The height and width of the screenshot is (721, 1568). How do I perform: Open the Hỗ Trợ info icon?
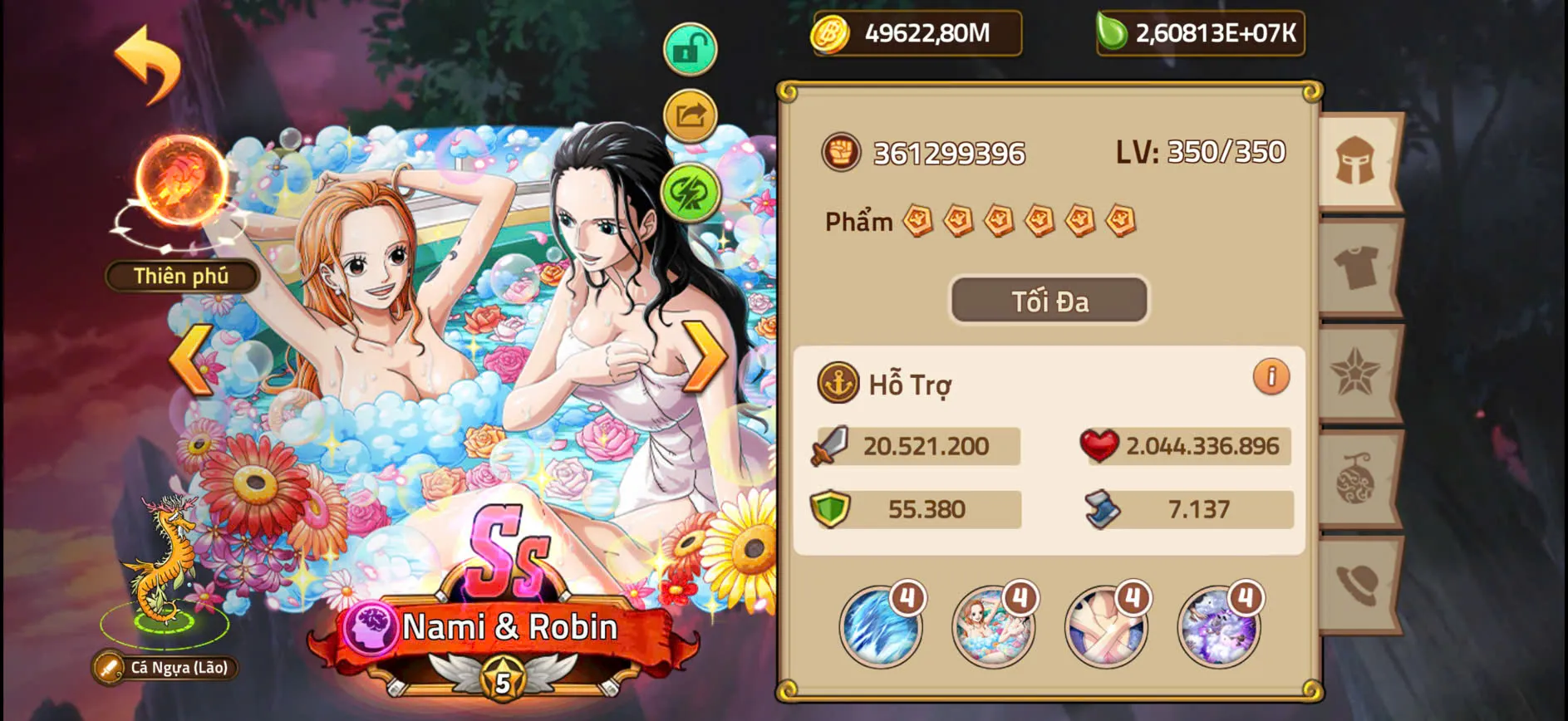point(1271,378)
